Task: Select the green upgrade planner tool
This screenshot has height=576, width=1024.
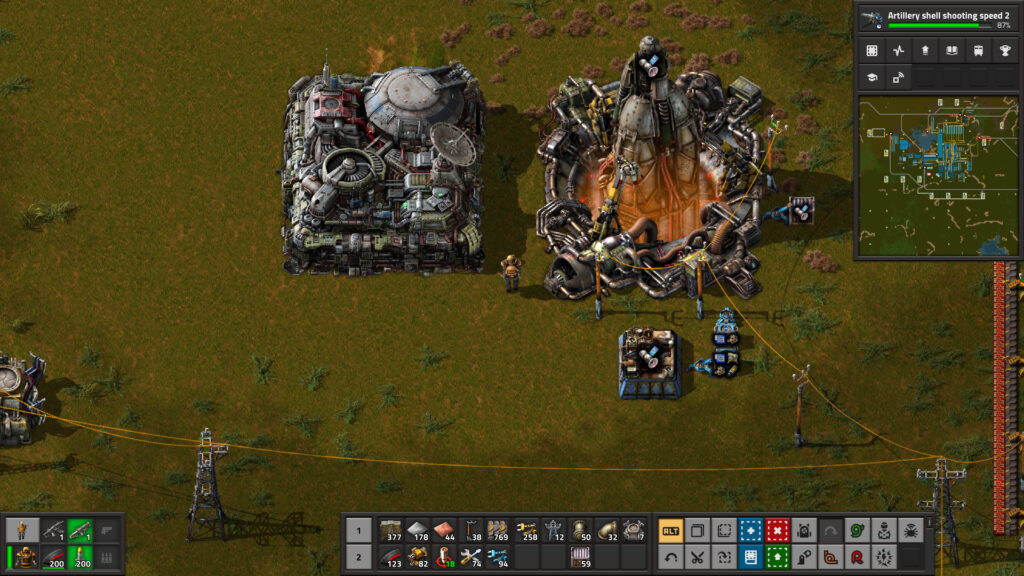Action: [775, 557]
